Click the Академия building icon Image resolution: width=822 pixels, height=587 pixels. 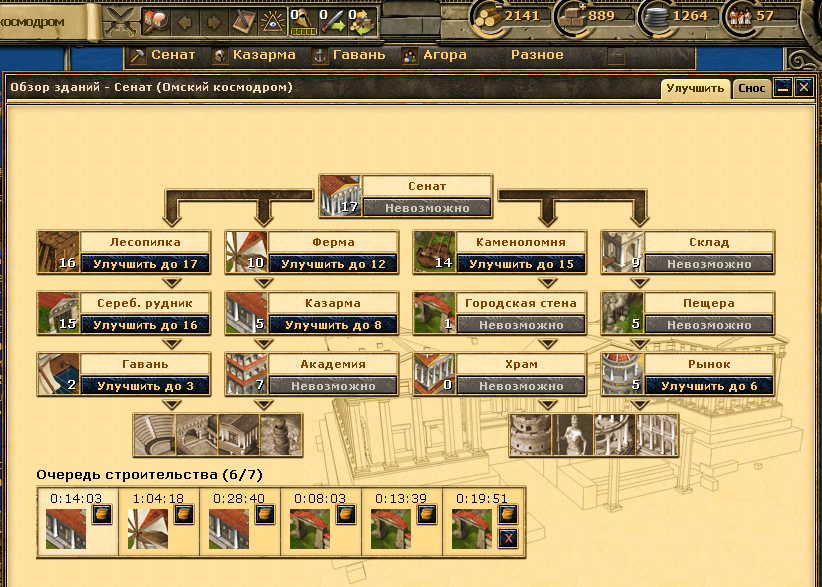245,374
